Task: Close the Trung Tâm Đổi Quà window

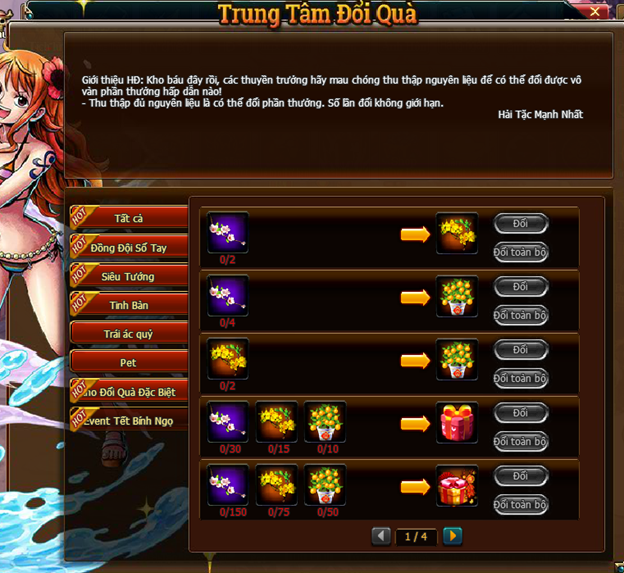Action: click(x=597, y=12)
